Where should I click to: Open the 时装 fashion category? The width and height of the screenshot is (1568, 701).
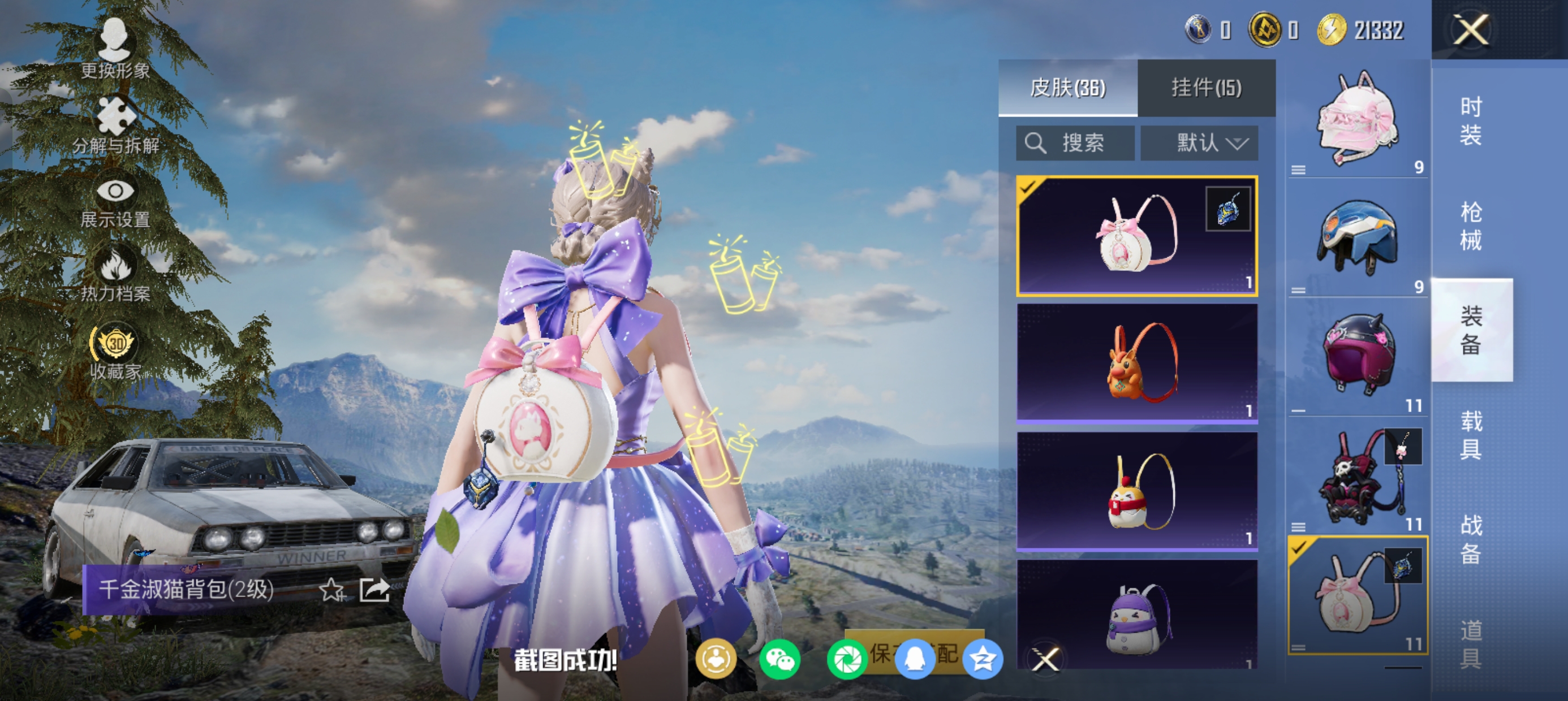pyautogui.click(x=1471, y=122)
